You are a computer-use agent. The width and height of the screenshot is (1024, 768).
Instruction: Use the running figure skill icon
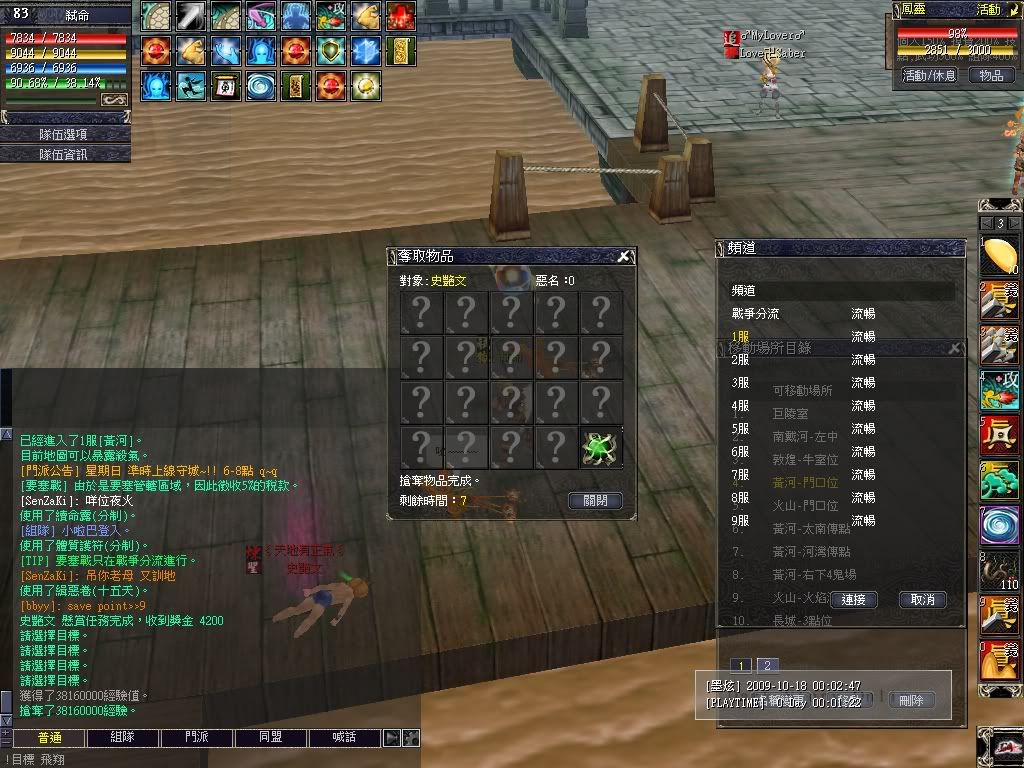[191, 85]
